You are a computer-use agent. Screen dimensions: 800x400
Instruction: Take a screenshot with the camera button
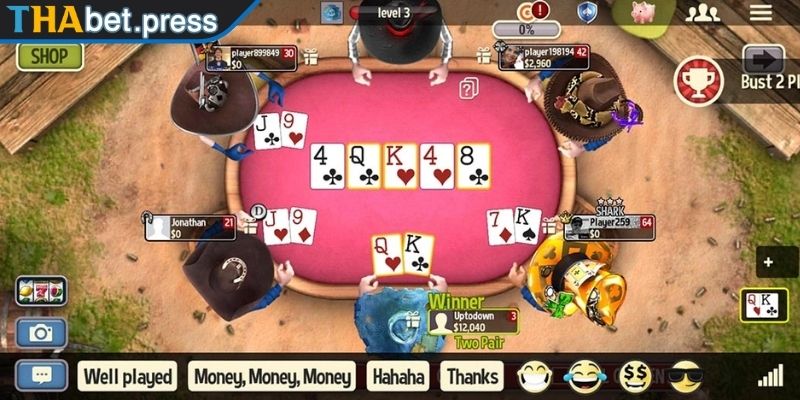(x=41, y=333)
